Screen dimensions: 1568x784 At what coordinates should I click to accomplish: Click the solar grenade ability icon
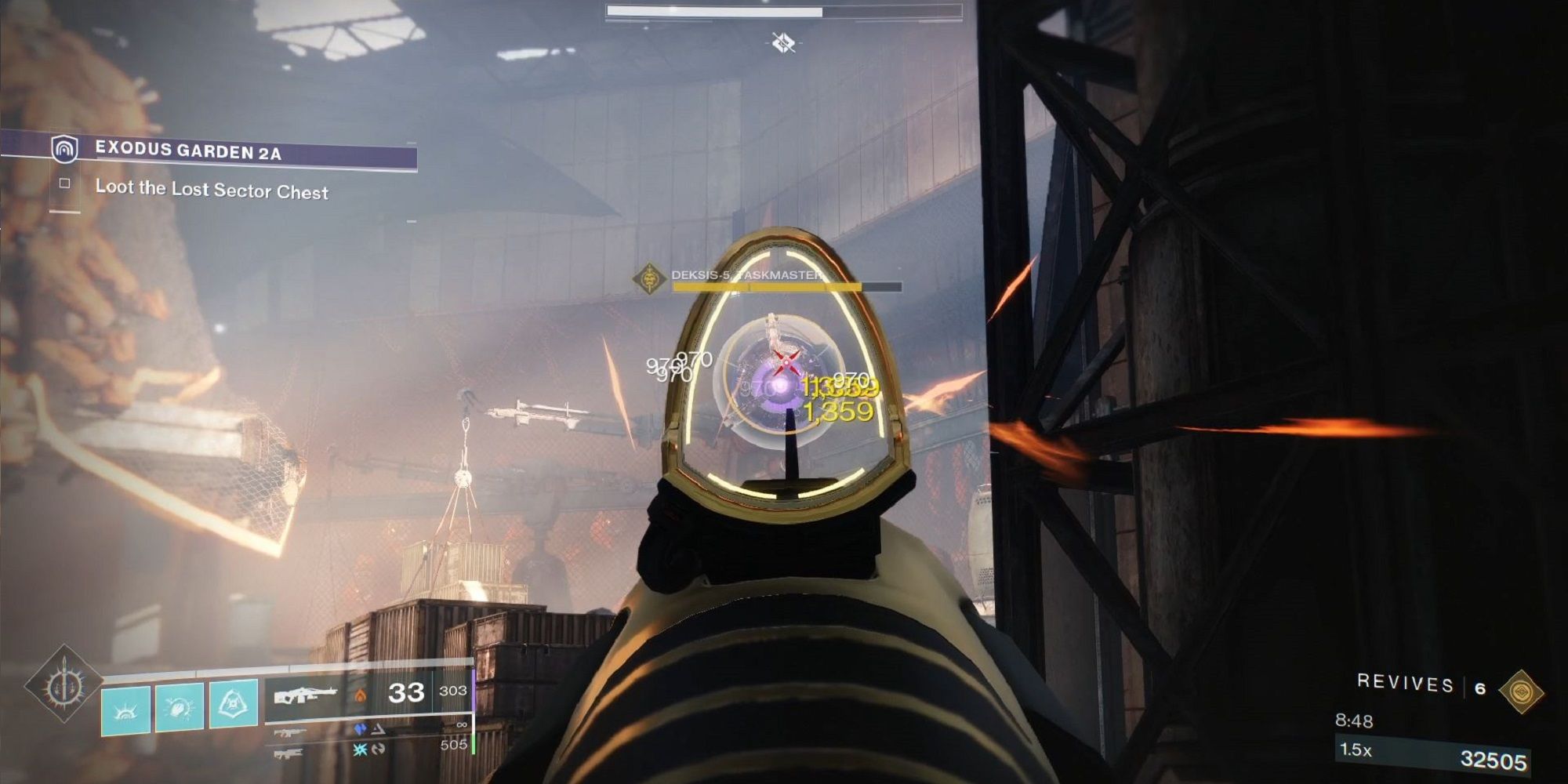[x=125, y=709]
